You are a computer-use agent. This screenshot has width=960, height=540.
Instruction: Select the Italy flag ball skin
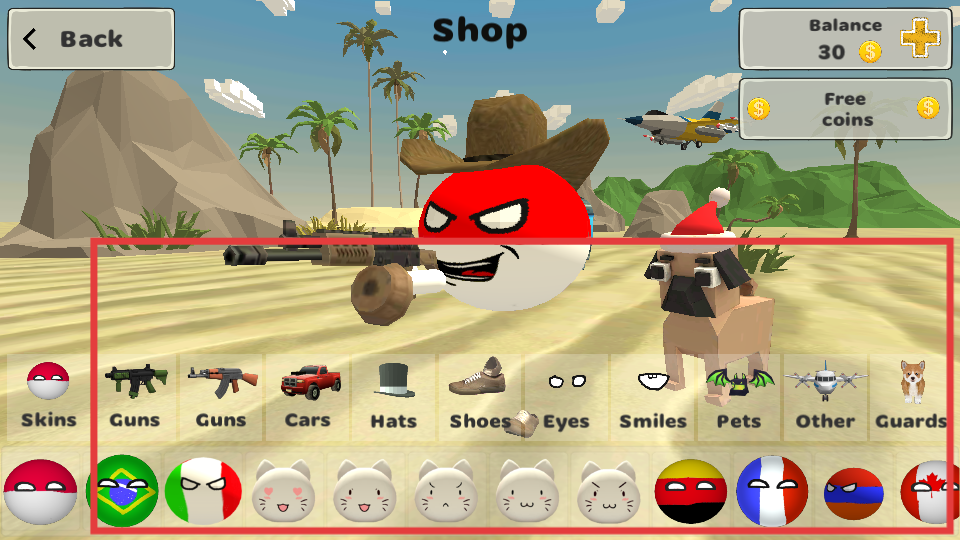(x=203, y=490)
